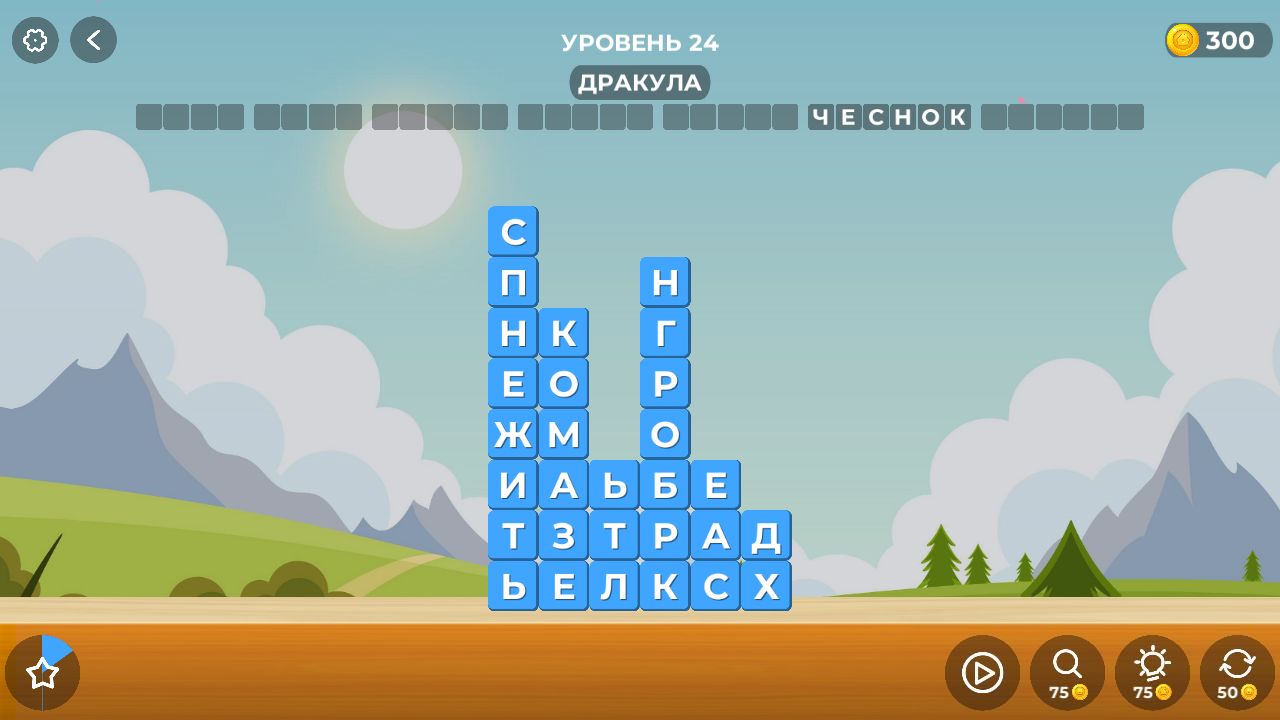Watch a video hint via the play button
Screen dimensions: 1280x720
pos(981,672)
